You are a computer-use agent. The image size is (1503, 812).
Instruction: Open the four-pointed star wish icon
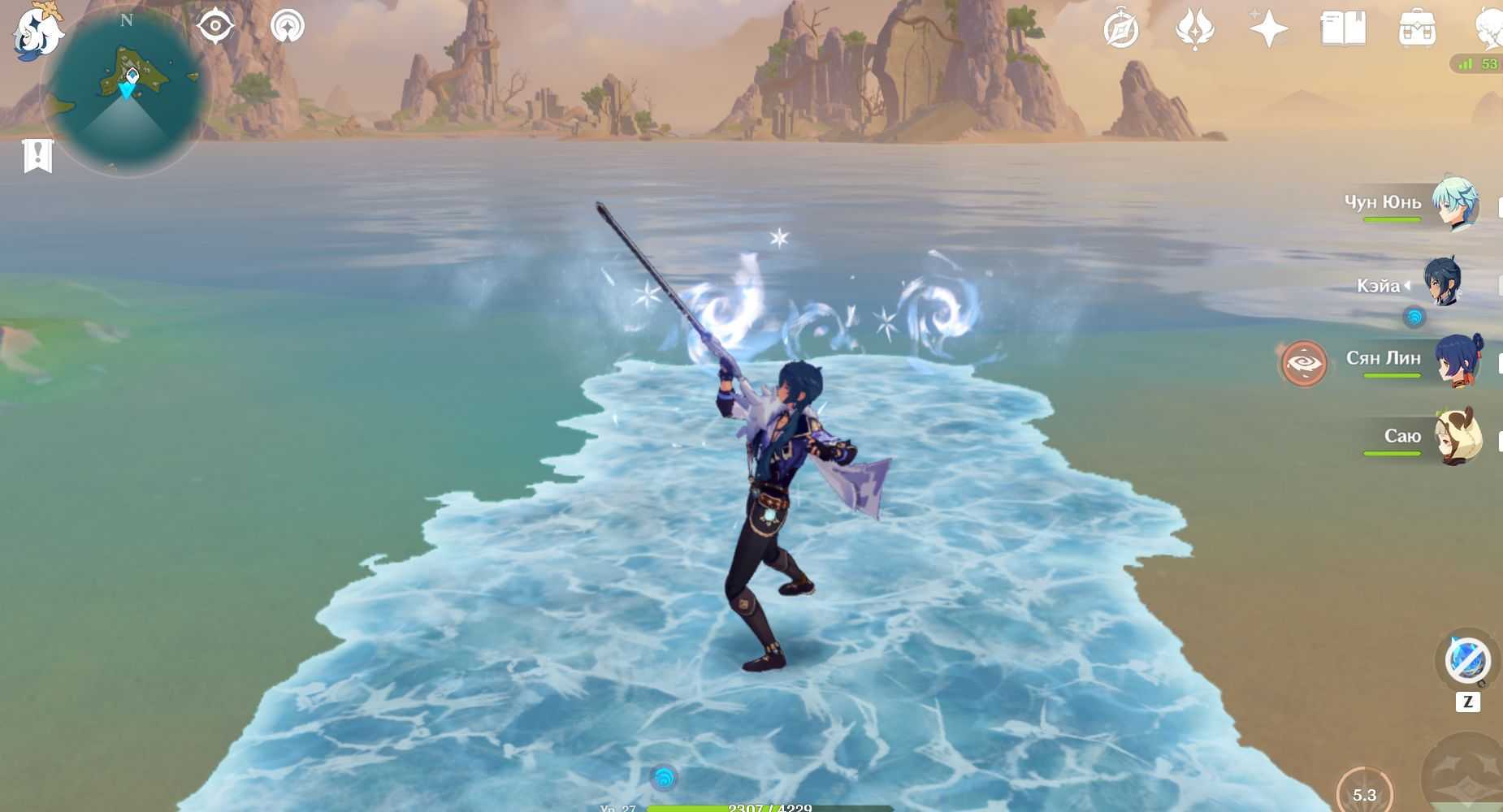(x=1268, y=30)
